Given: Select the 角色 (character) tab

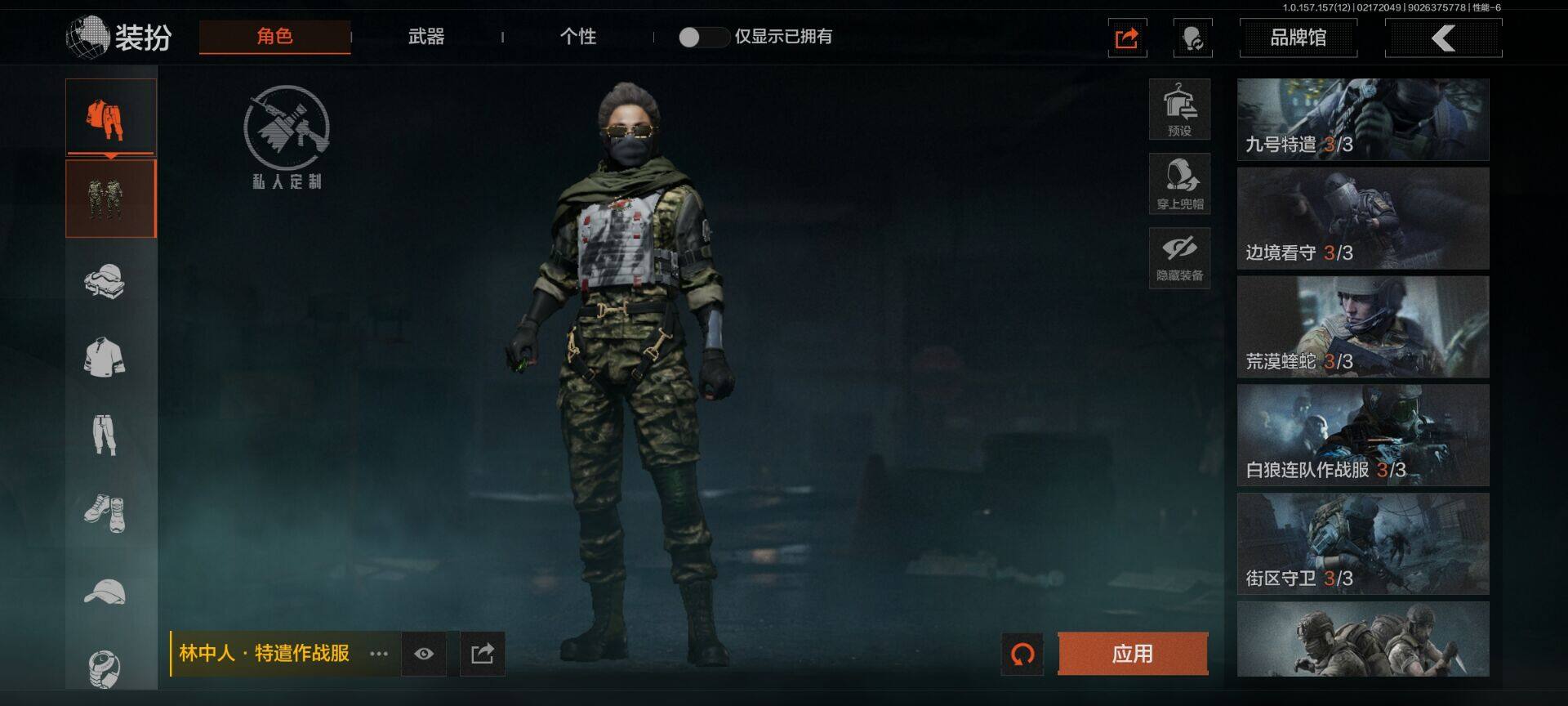Looking at the screenshot, I should coord(274,37).
